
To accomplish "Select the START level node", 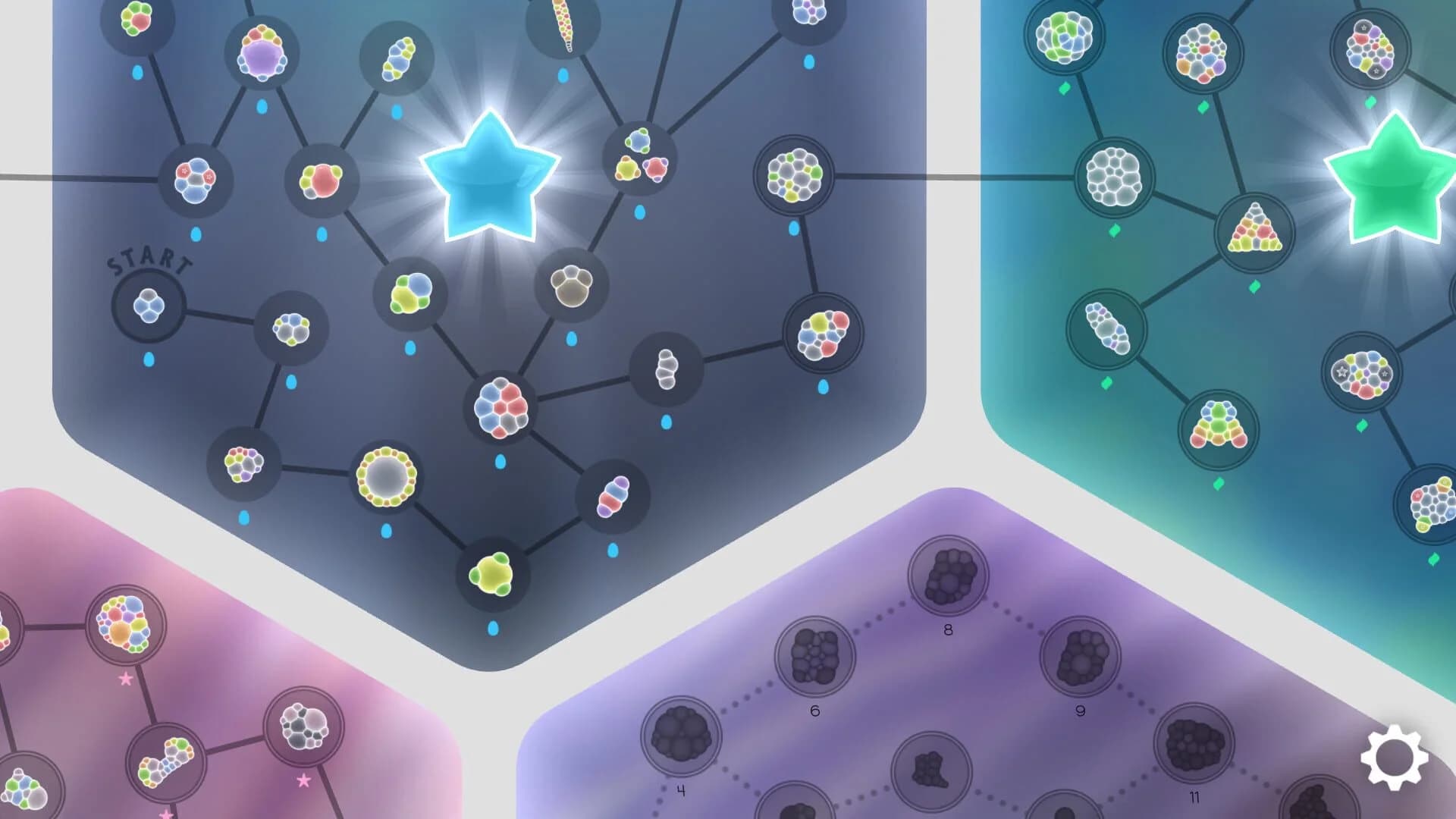I will [148, 306].
